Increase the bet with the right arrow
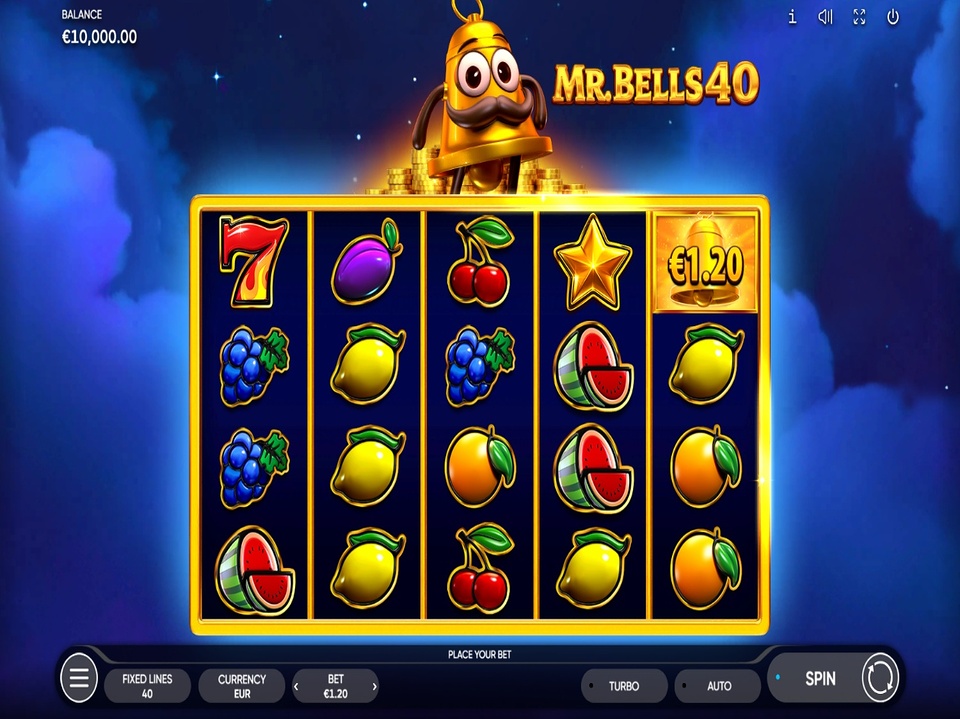Image resolution: width=960 pixels, height=719 pixels. [x=375, y=686]
